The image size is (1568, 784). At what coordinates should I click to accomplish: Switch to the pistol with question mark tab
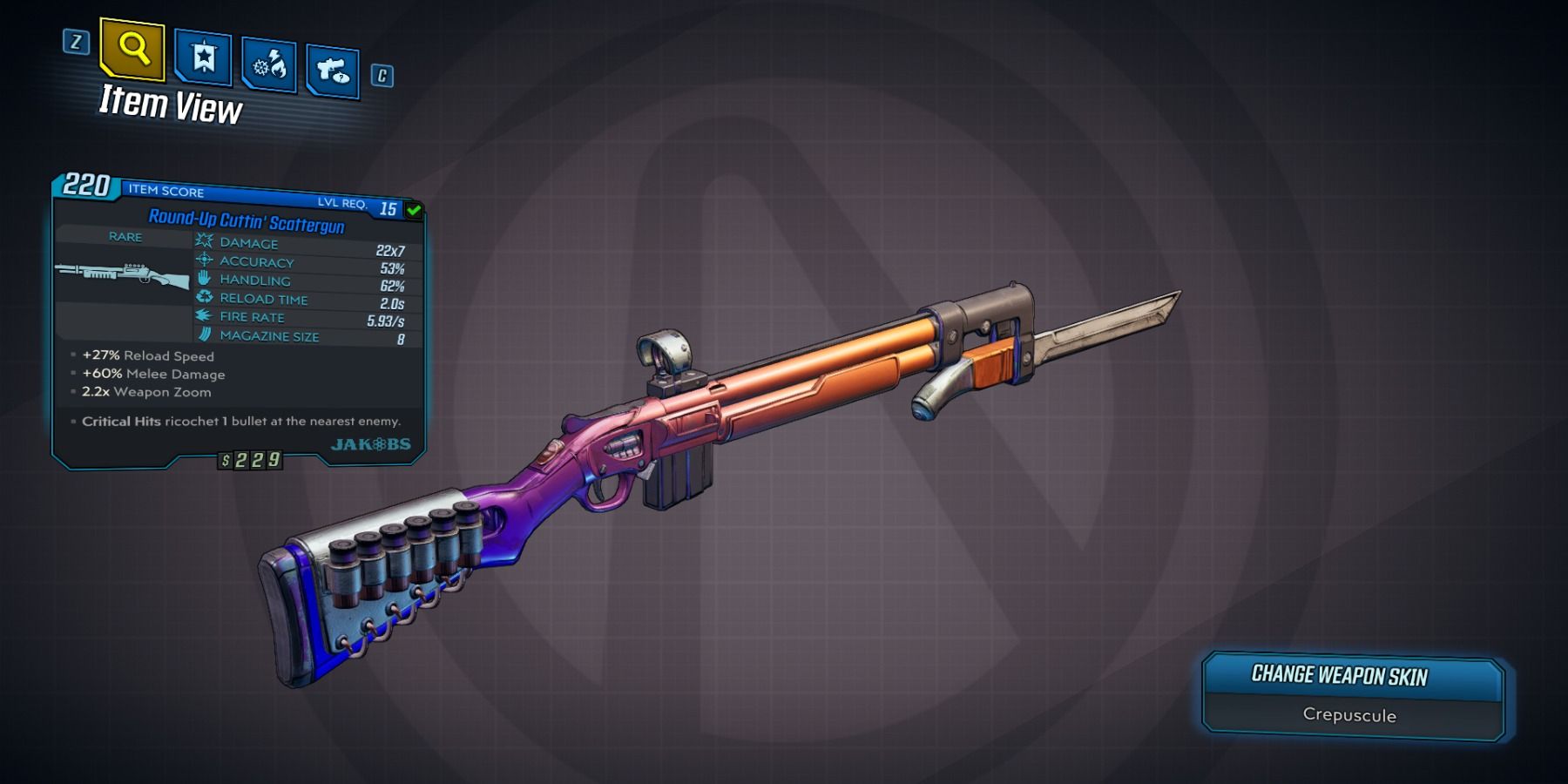pyautogui.click(x=333, y=71)
